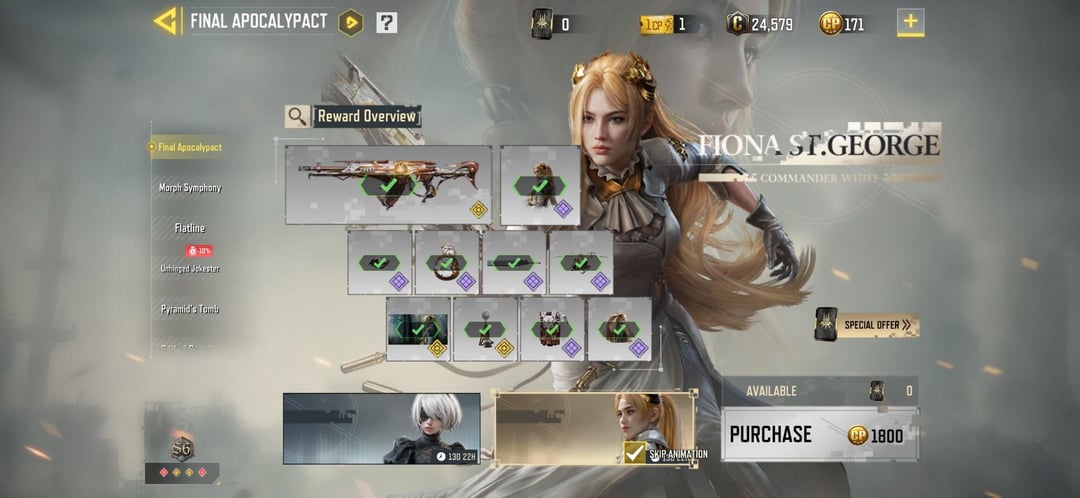The image size is (1080, 498).
Task: Open the question mark help info
Action: 387,22
